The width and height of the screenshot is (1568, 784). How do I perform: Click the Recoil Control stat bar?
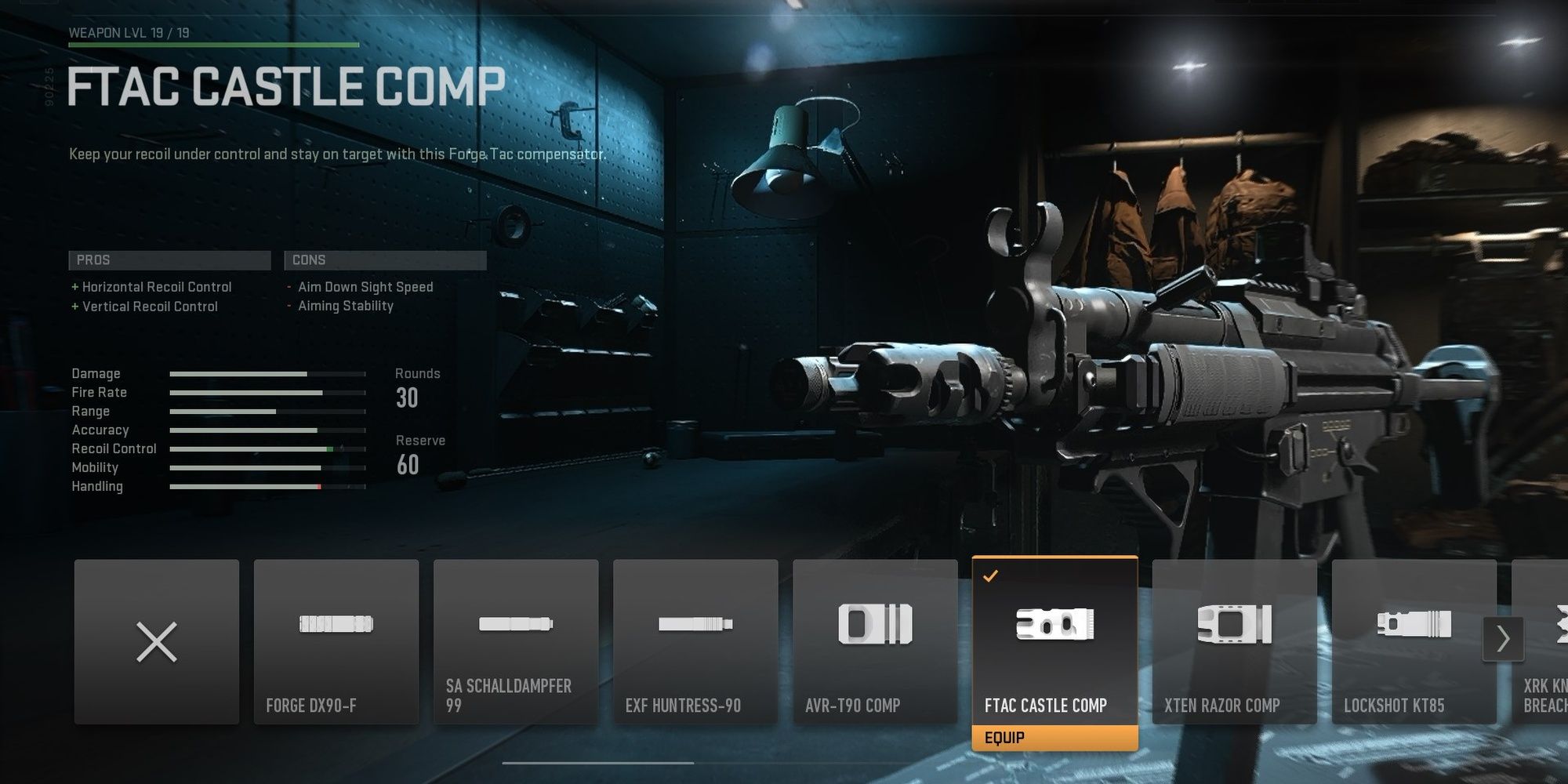click(267, 448)
